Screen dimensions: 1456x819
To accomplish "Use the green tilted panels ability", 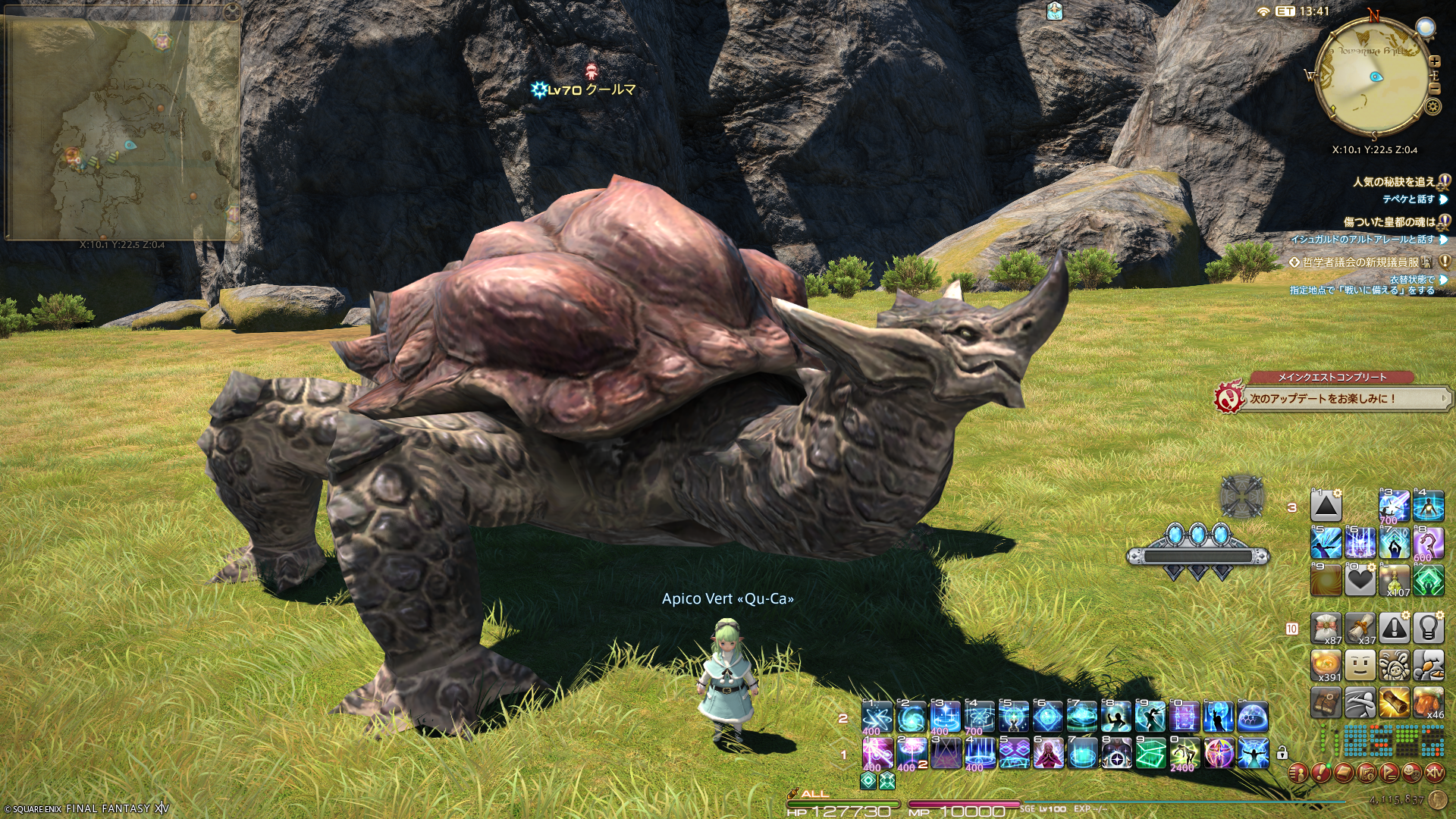I will [1150, 754].
